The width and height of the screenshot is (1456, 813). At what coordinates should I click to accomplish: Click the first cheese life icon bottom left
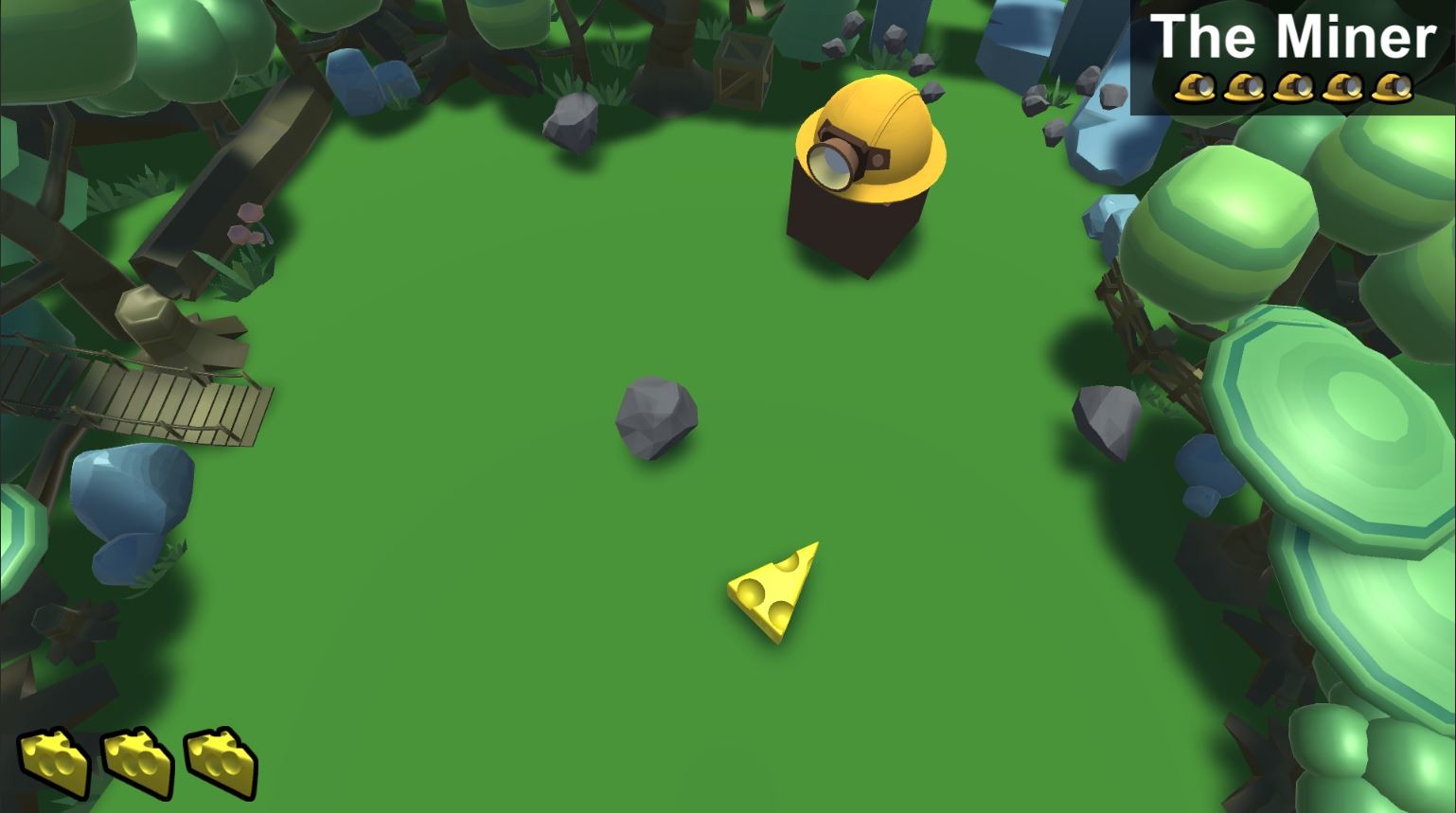(x=57, y=762)
